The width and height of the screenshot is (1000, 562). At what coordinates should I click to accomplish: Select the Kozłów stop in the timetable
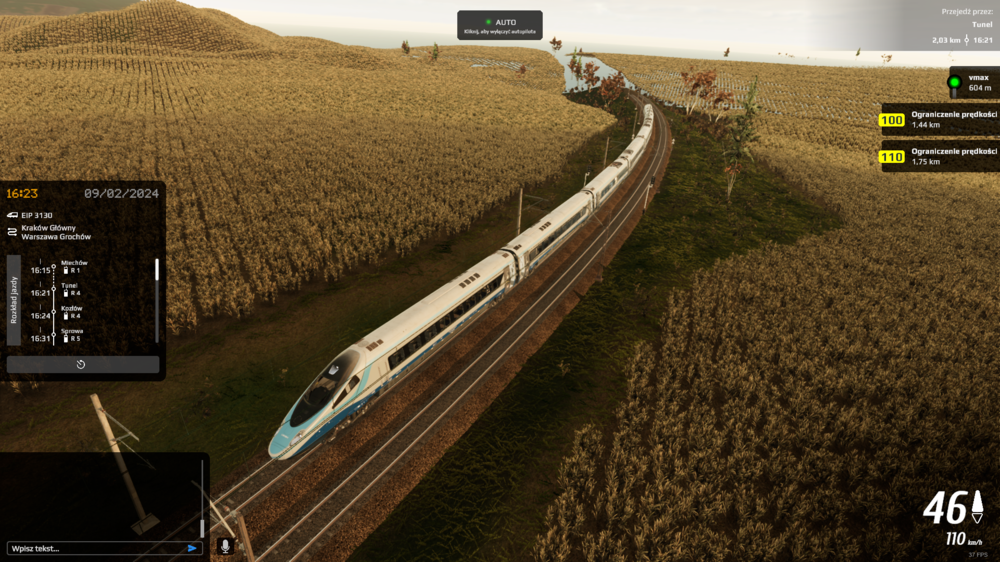tap(72, 311)
